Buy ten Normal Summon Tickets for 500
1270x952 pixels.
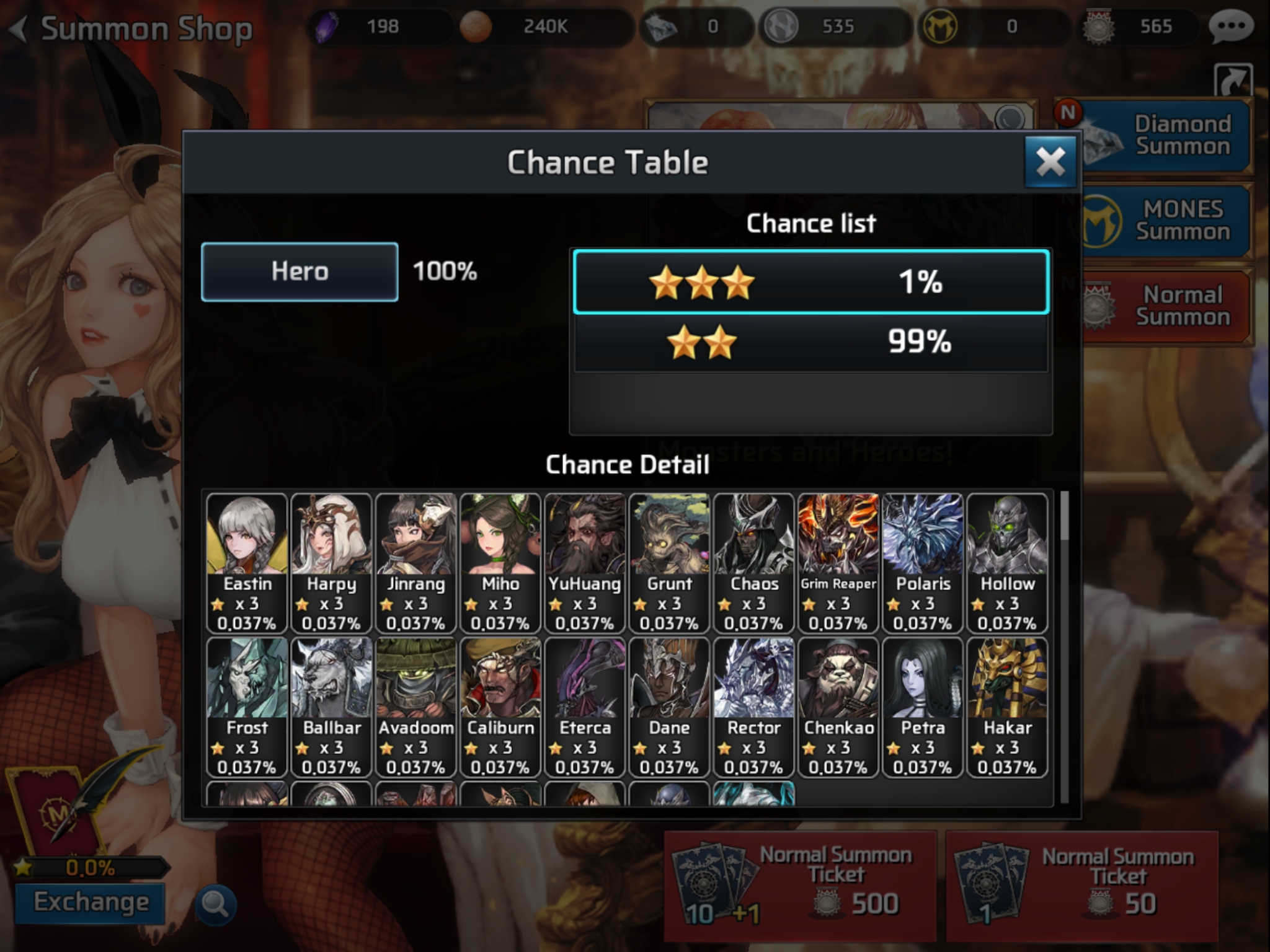[x=800, y=885]
